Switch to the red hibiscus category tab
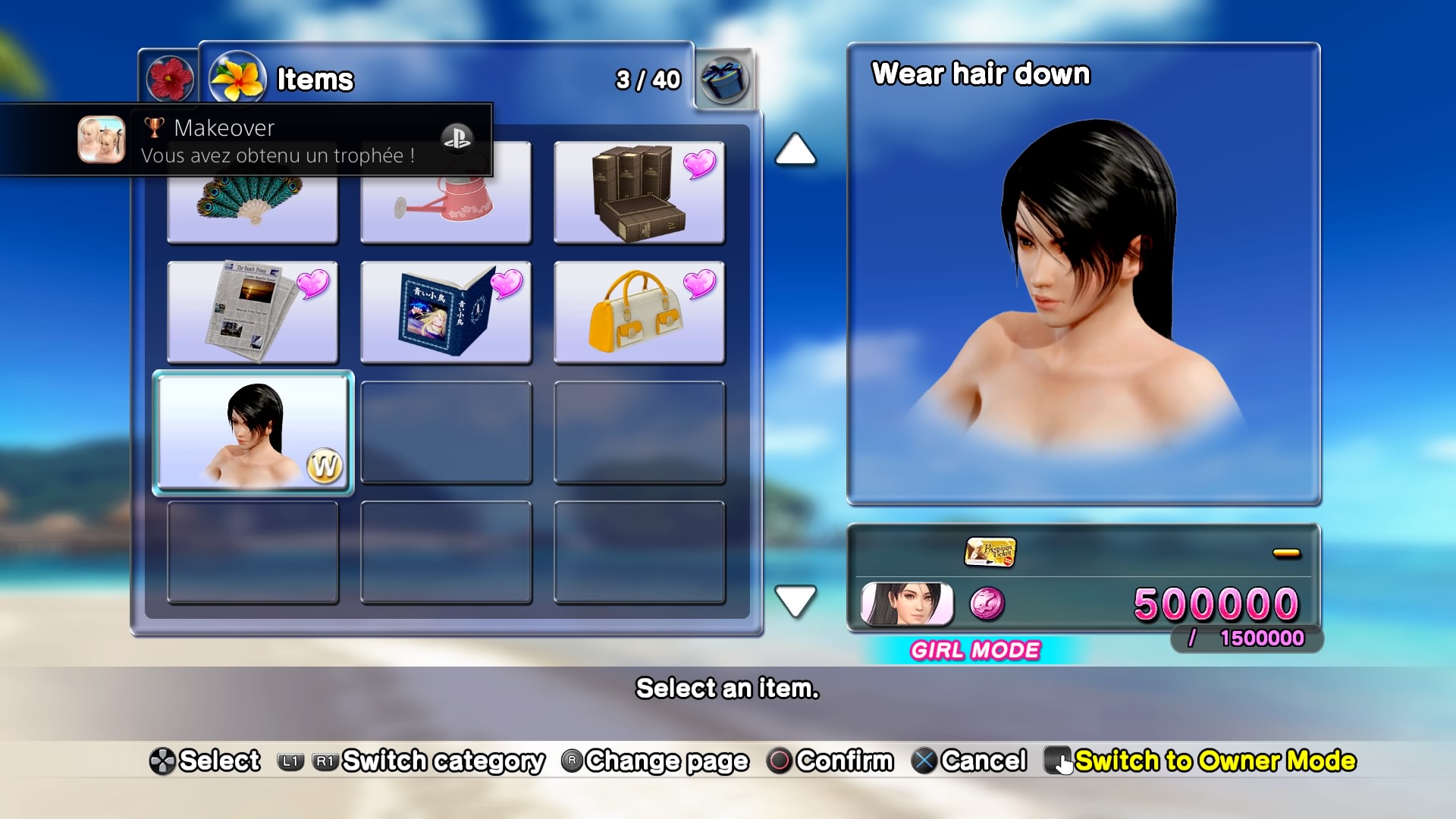The height and width of the screenshot is (819, 1456). (x=169, y=79)
